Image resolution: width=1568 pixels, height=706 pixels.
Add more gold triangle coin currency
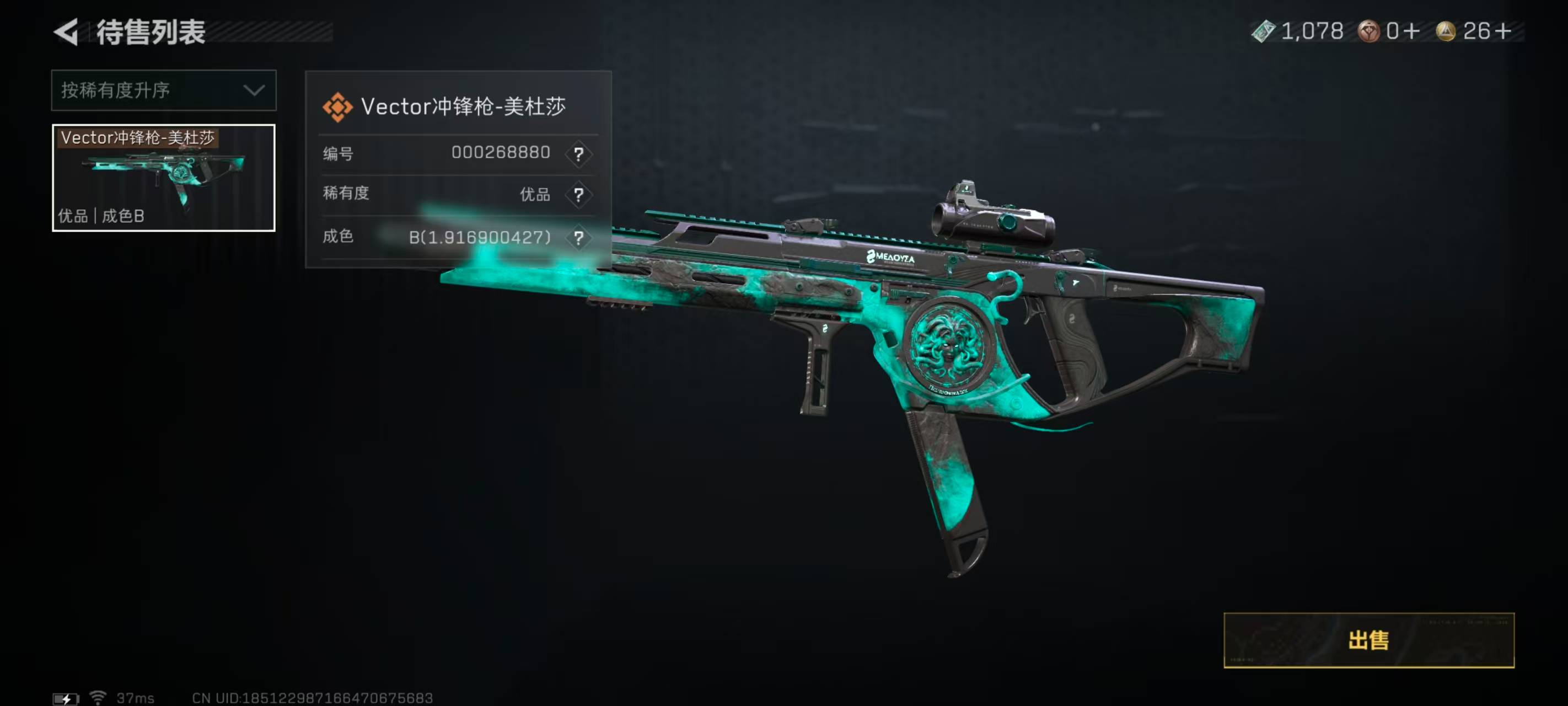click(x=1502, y=31)
